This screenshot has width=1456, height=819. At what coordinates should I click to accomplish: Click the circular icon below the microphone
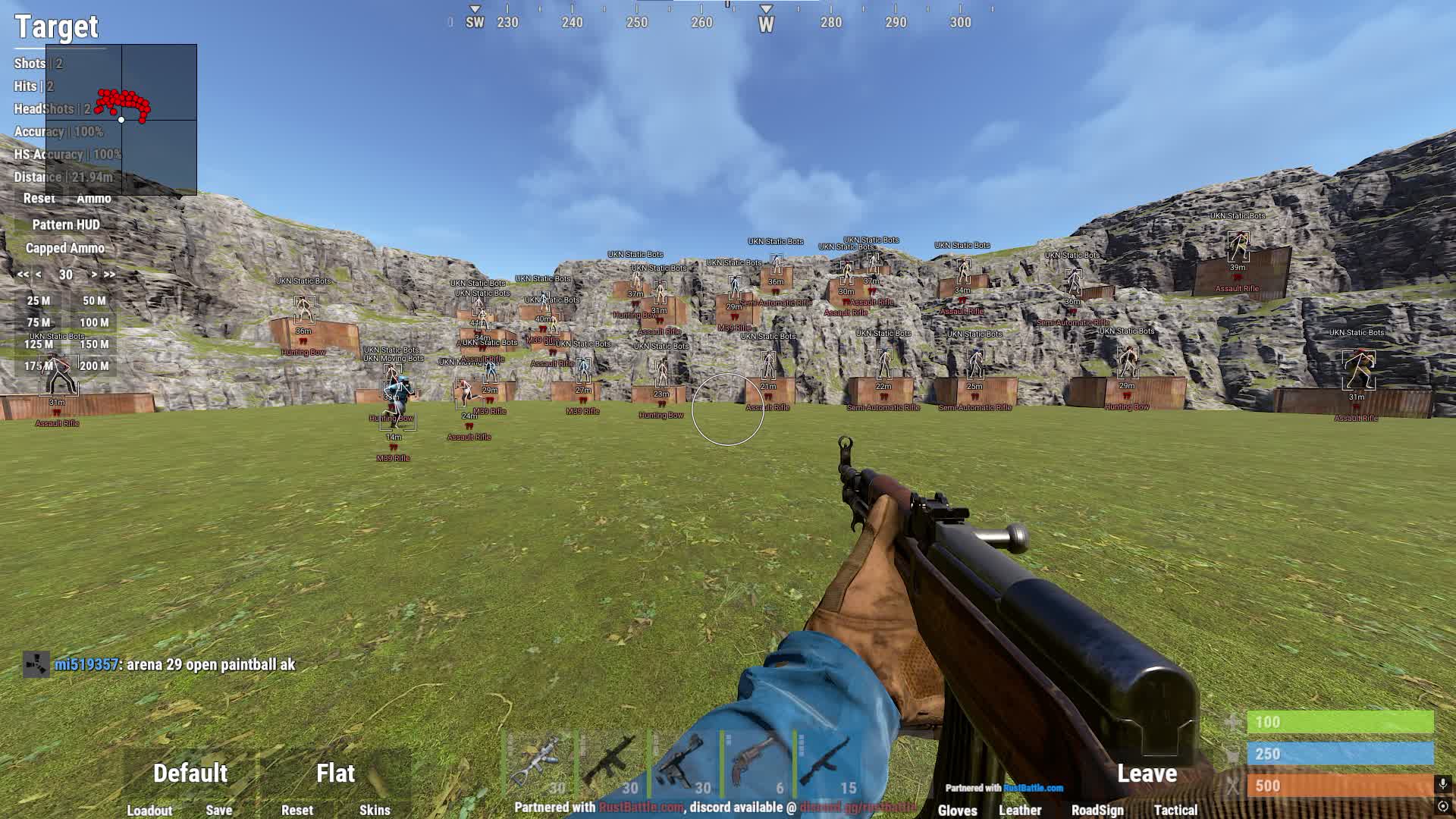pyautogui.click(x=1443, y=806)
